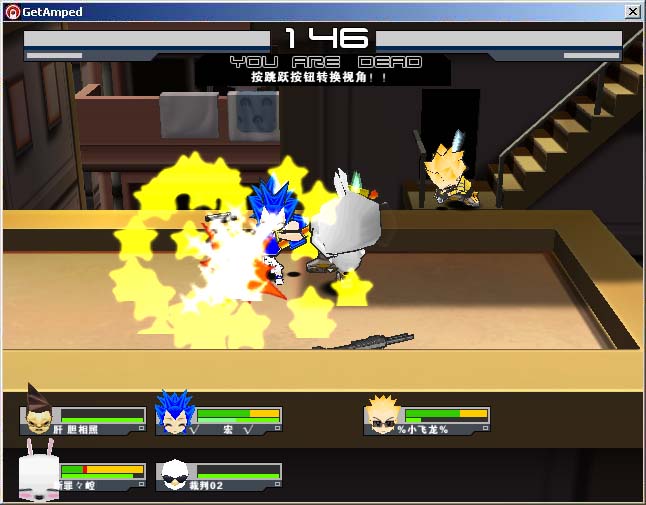The width and height of the screenshot is (646, 505).
Task: Click the 小飞龙 blond sunglasses player portrait
Action: coord(382,415)
